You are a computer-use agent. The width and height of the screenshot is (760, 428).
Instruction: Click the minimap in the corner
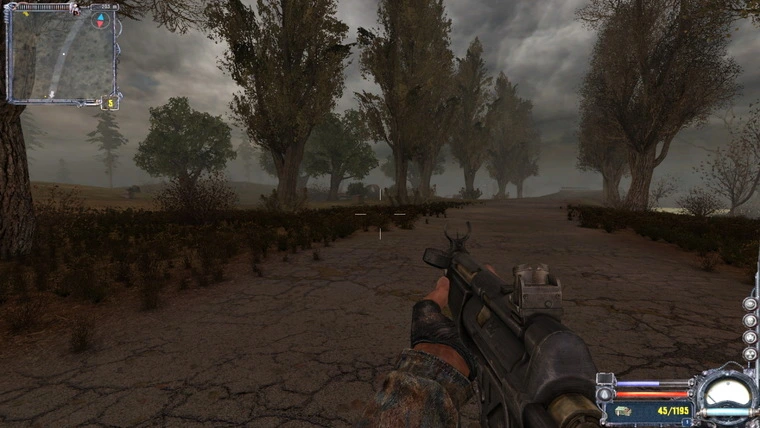point(58,55)
